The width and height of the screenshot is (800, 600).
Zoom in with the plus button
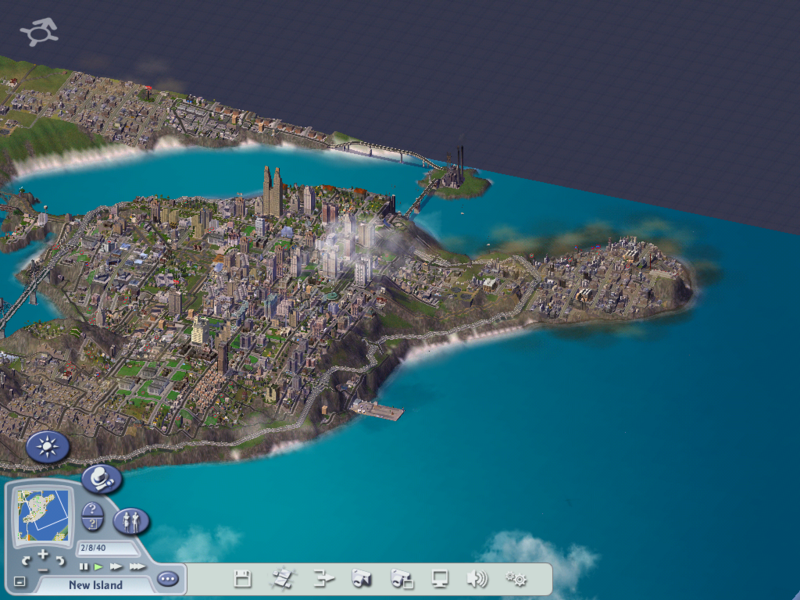[x=43, y=554]
